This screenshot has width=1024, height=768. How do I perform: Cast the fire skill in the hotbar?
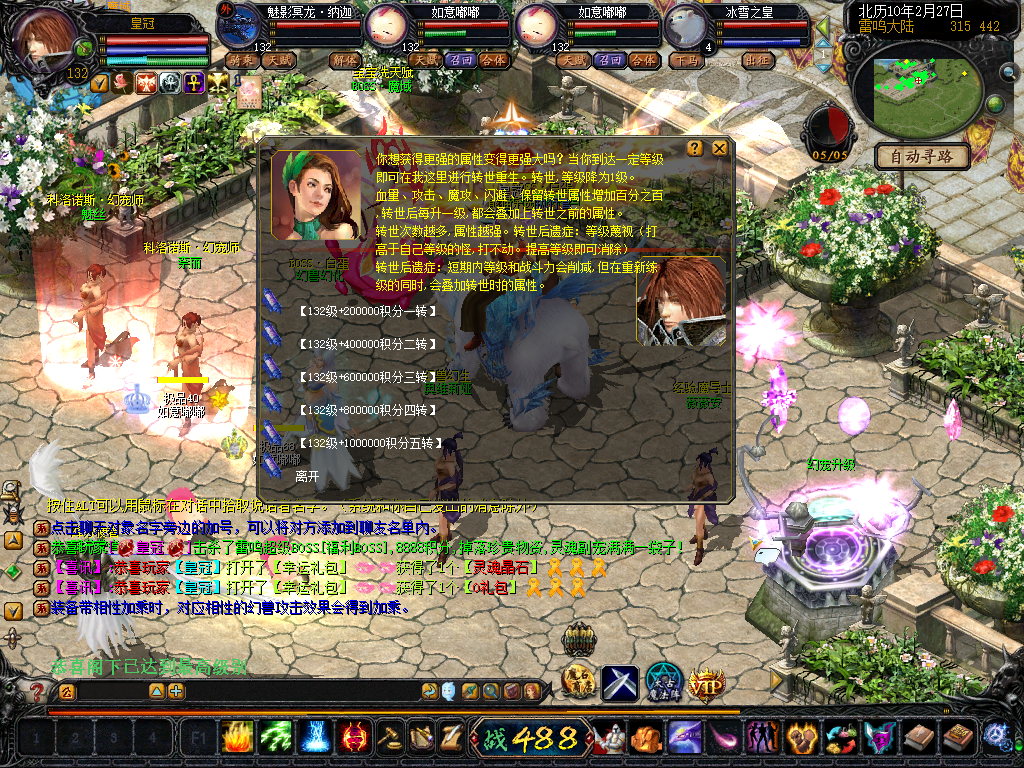tap(237, 738)
